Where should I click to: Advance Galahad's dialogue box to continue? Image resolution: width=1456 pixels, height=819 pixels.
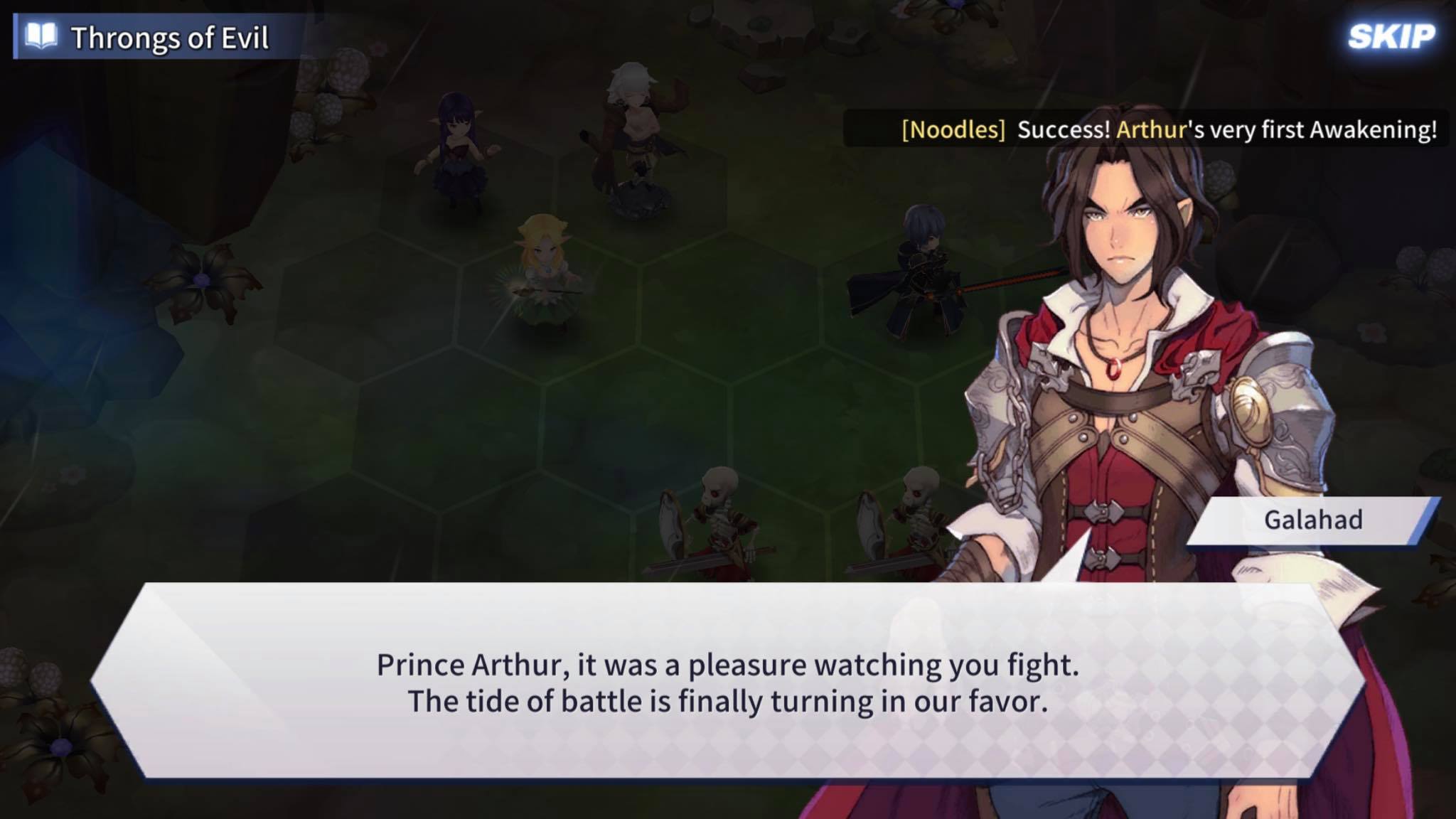click(727, 681)
